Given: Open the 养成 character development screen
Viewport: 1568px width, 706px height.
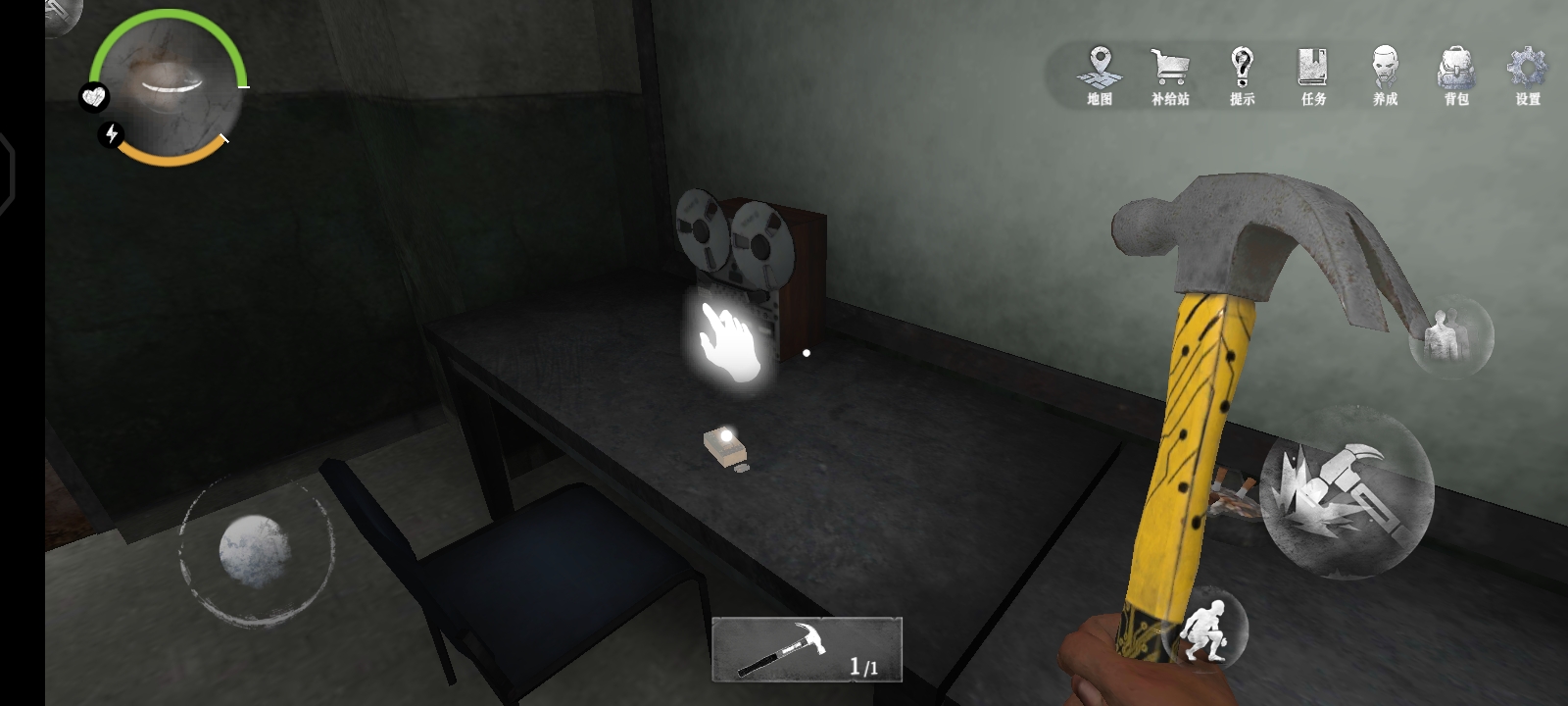Looking at the screenshot, I should point(1385,76).
